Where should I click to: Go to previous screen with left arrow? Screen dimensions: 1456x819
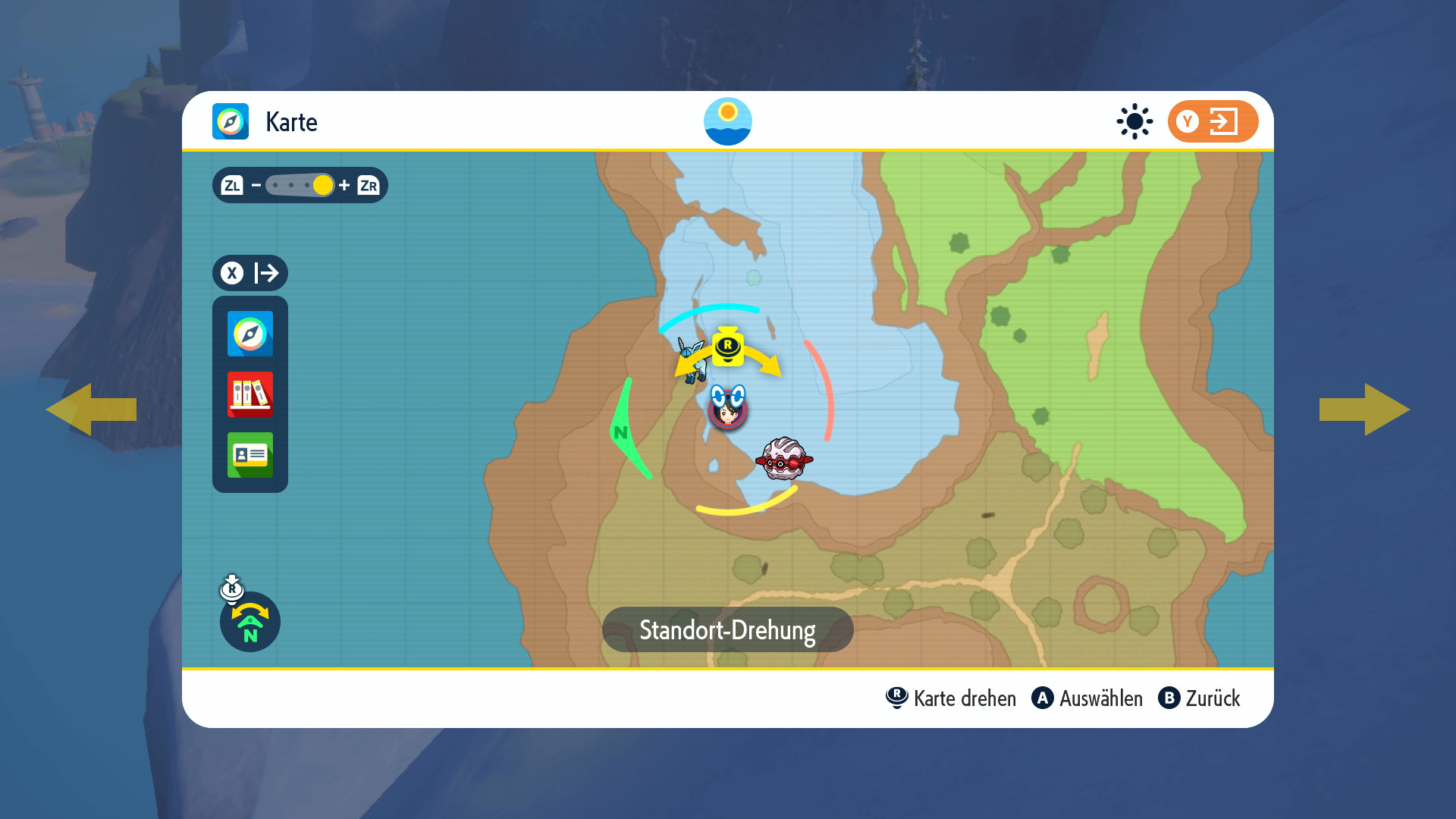[x=91, y=409]
